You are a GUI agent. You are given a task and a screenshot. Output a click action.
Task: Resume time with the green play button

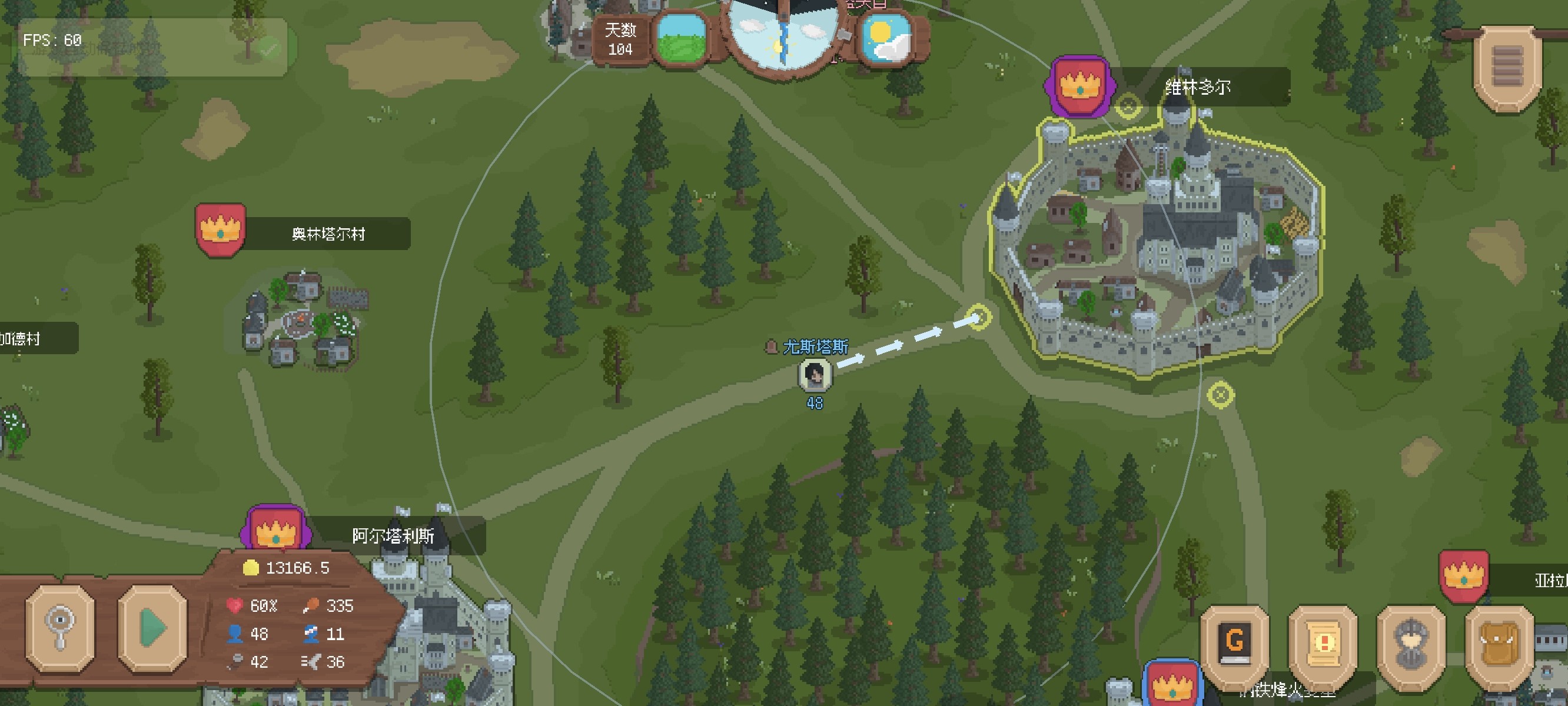click(152, 628)
